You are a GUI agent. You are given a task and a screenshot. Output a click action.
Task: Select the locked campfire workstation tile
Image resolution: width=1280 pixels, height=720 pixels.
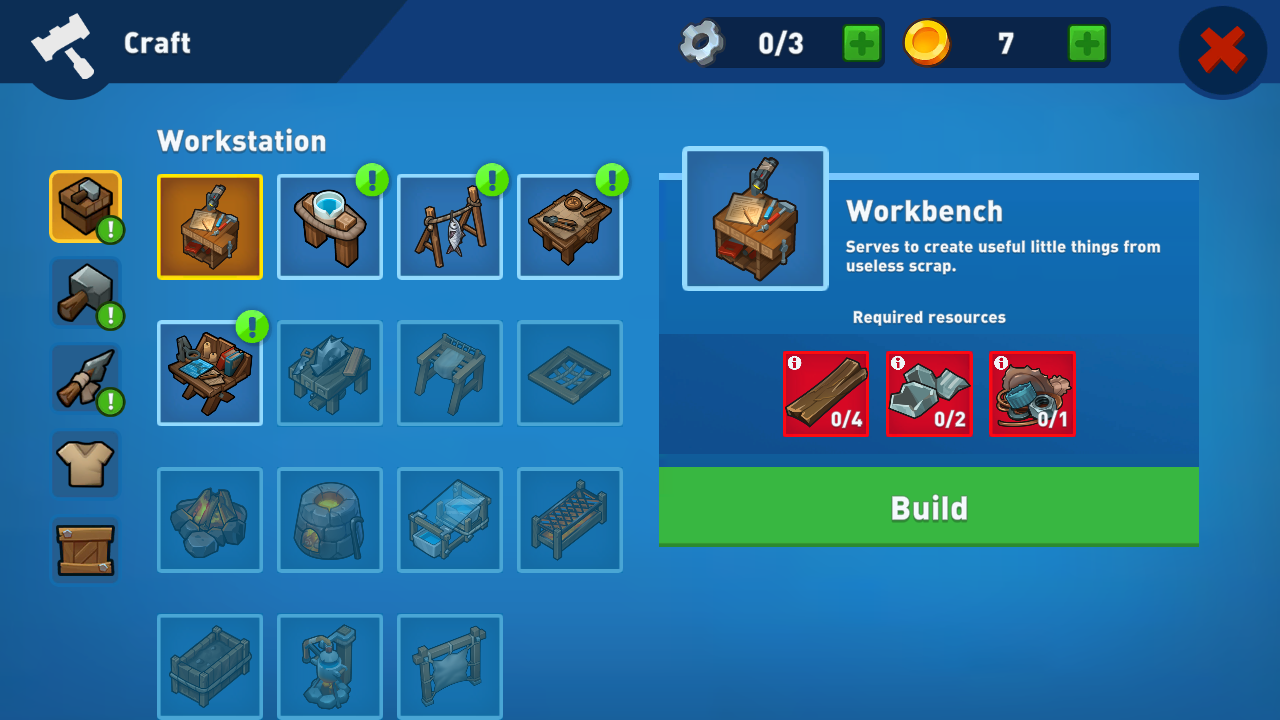pyautogui.click(x=210, y=520)
